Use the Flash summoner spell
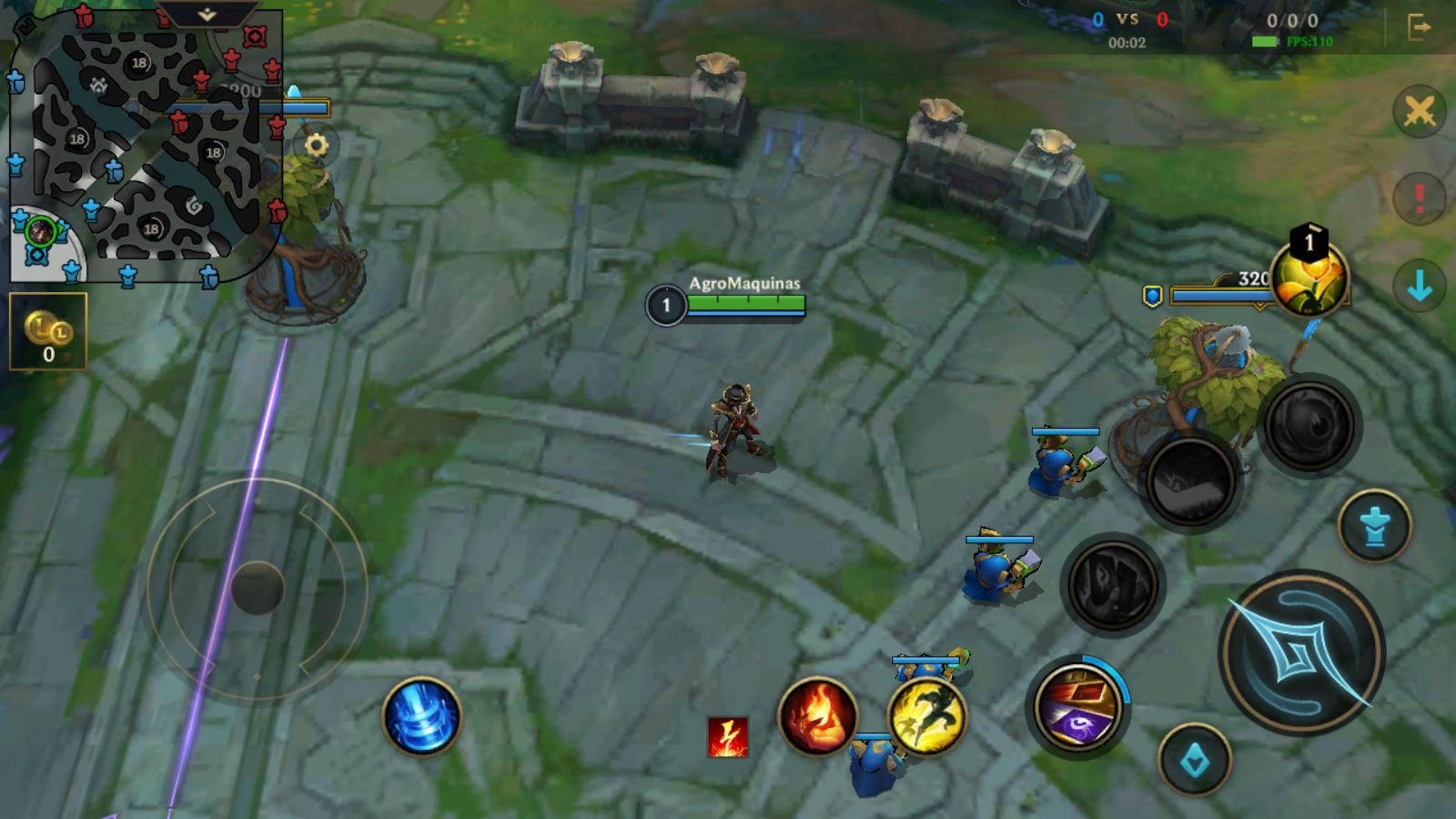This screenshot has height=819, width=1456. [926, 716]
